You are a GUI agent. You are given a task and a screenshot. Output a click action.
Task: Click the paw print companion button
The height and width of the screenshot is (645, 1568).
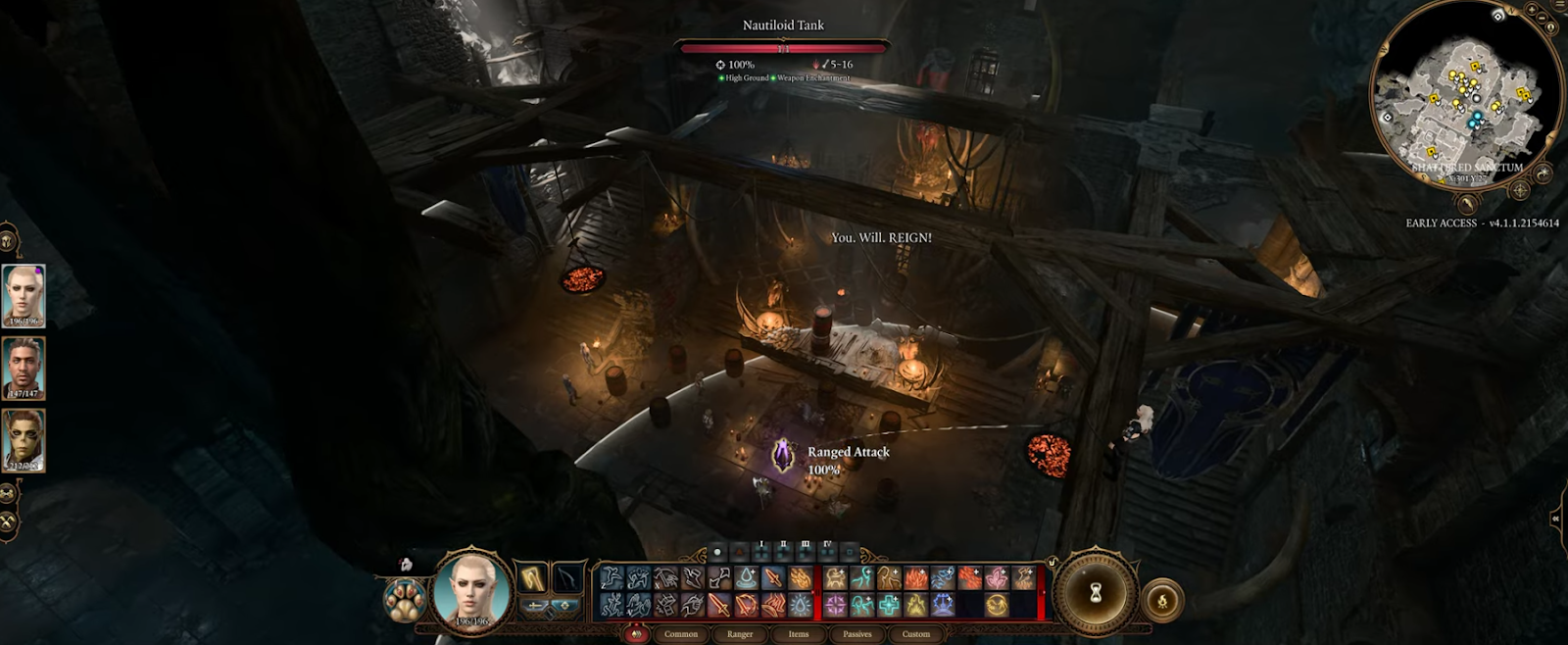click(x=404, y=600)
